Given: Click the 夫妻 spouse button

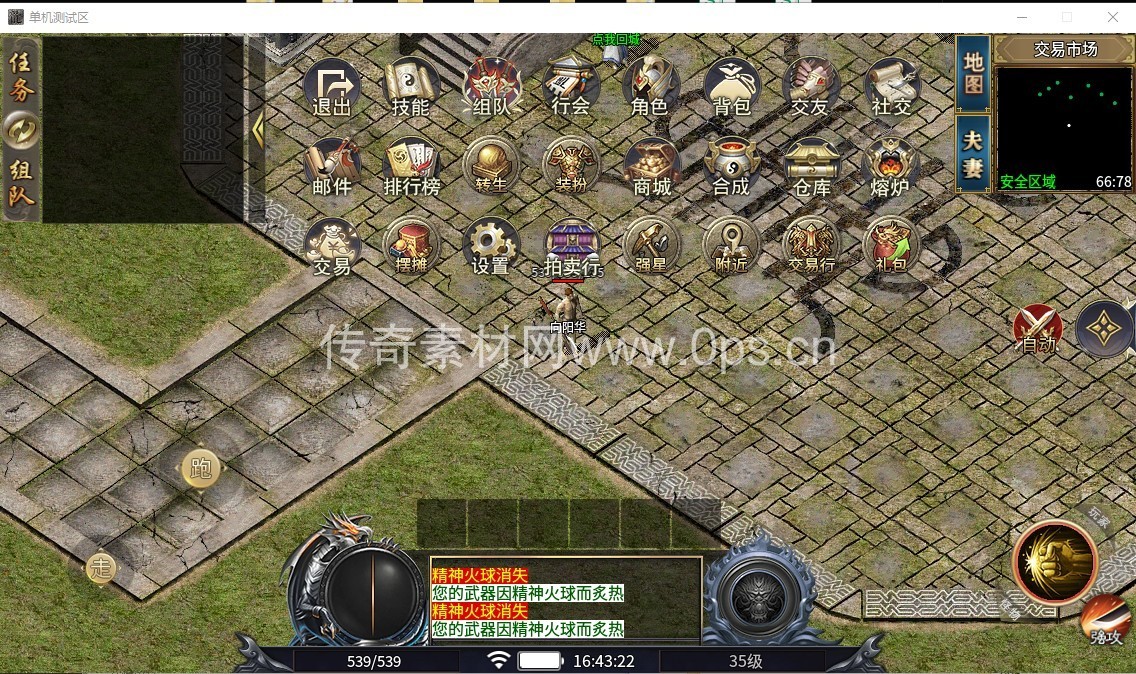Looking at the screenshot, I should 973,153.
